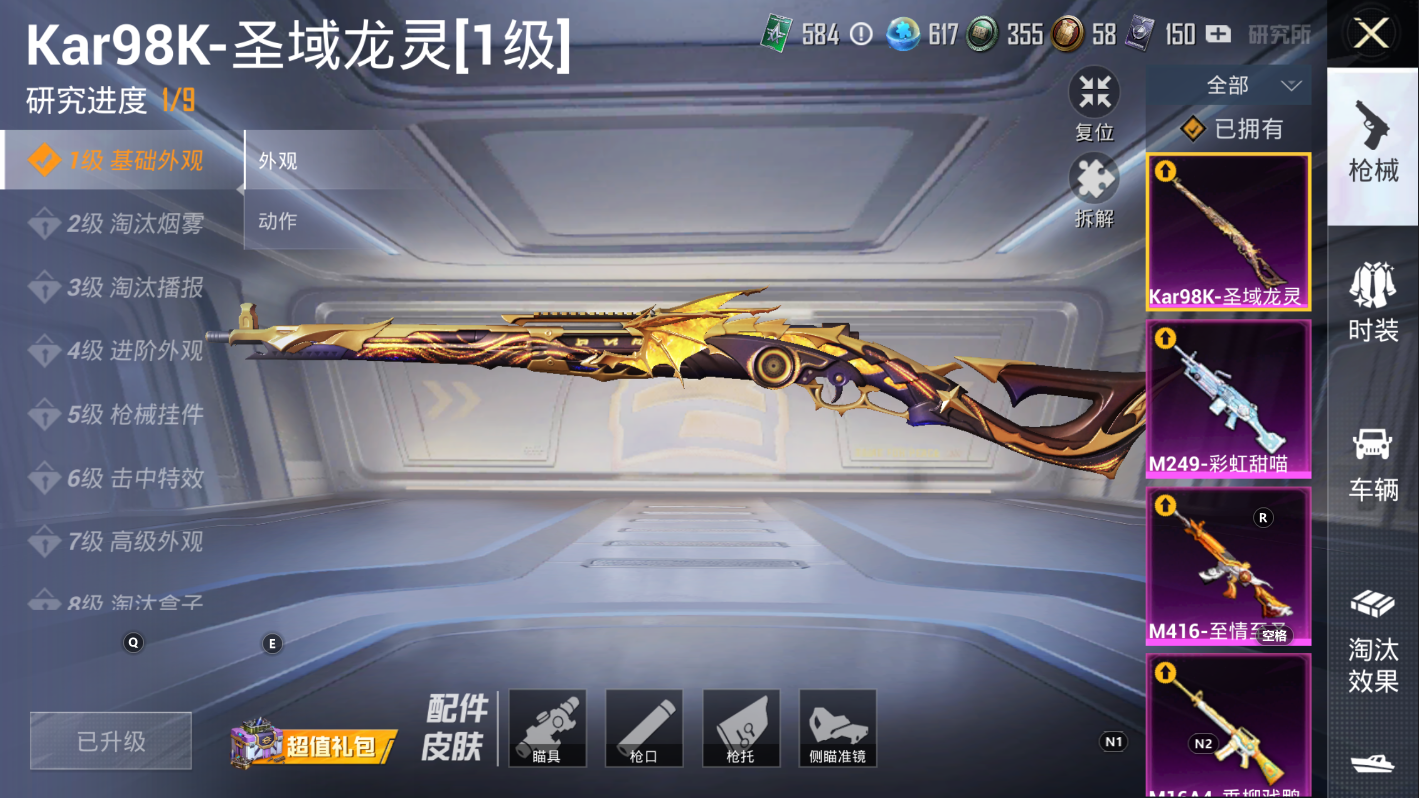Open the 时装 outfits tab
The image size is (1419, 798).
coord(1373,301)
